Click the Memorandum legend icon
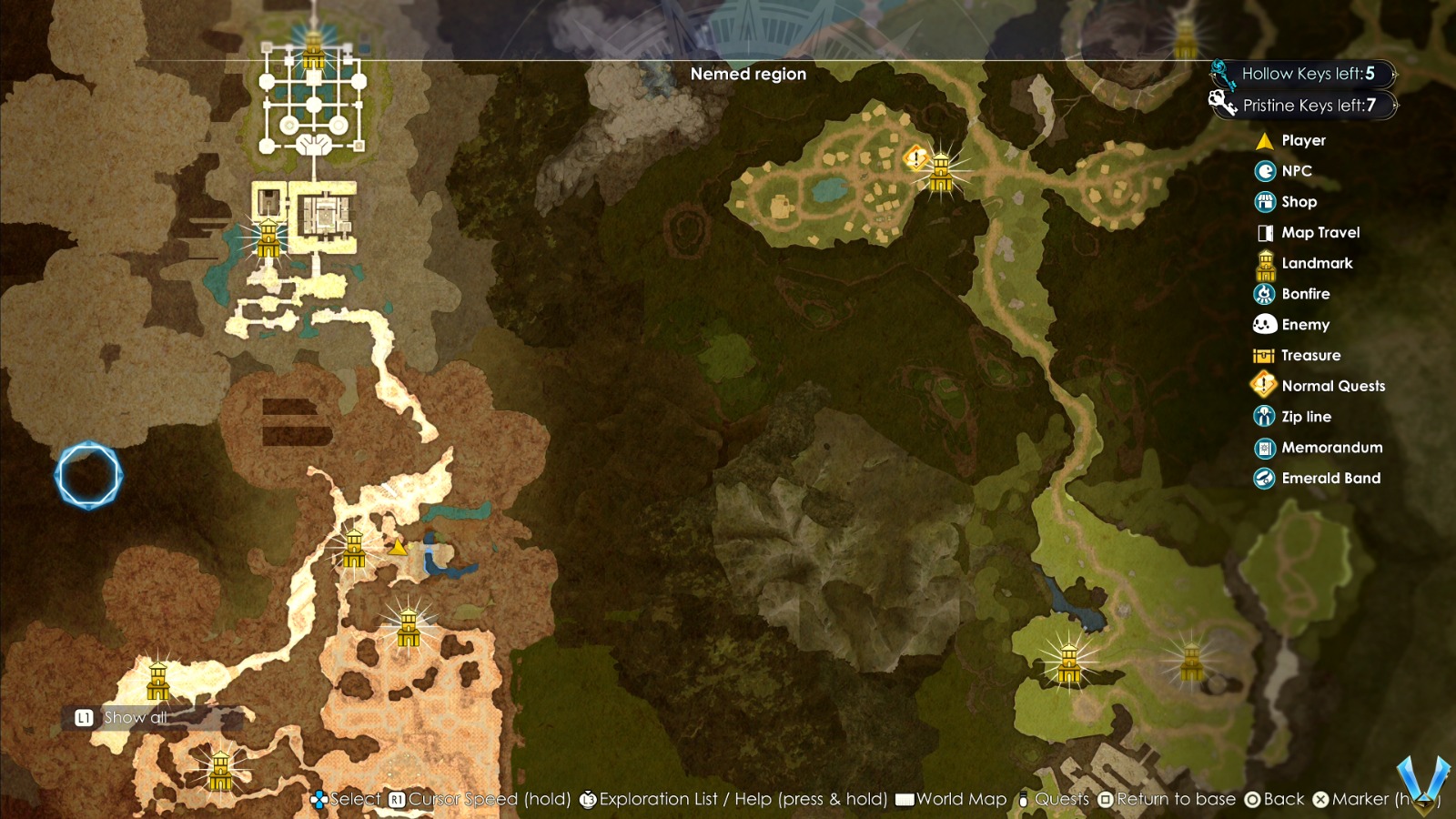 [x=1264, y=447]
